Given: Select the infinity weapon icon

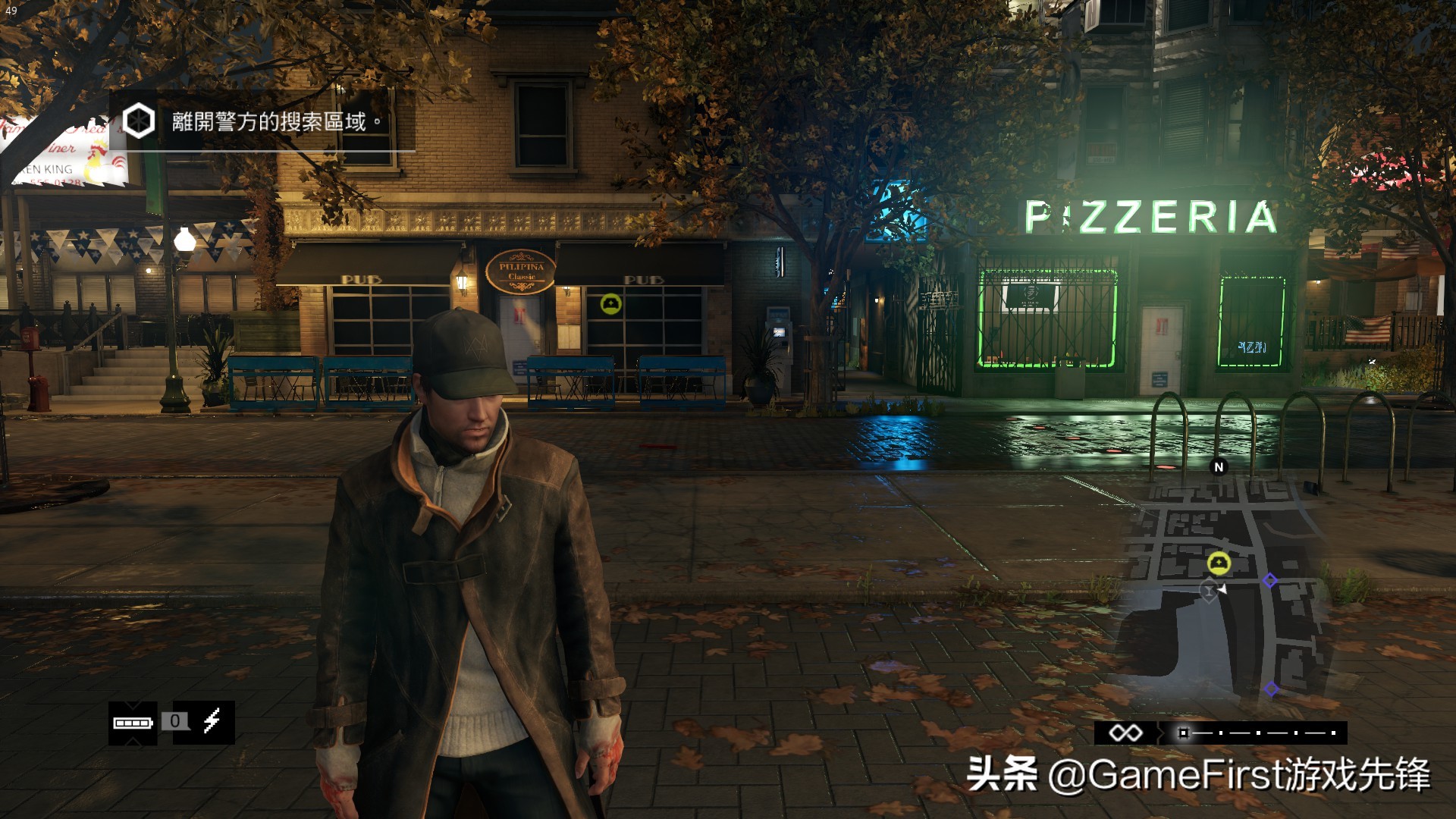Looking at the screenshot, I should (1125, 733).
